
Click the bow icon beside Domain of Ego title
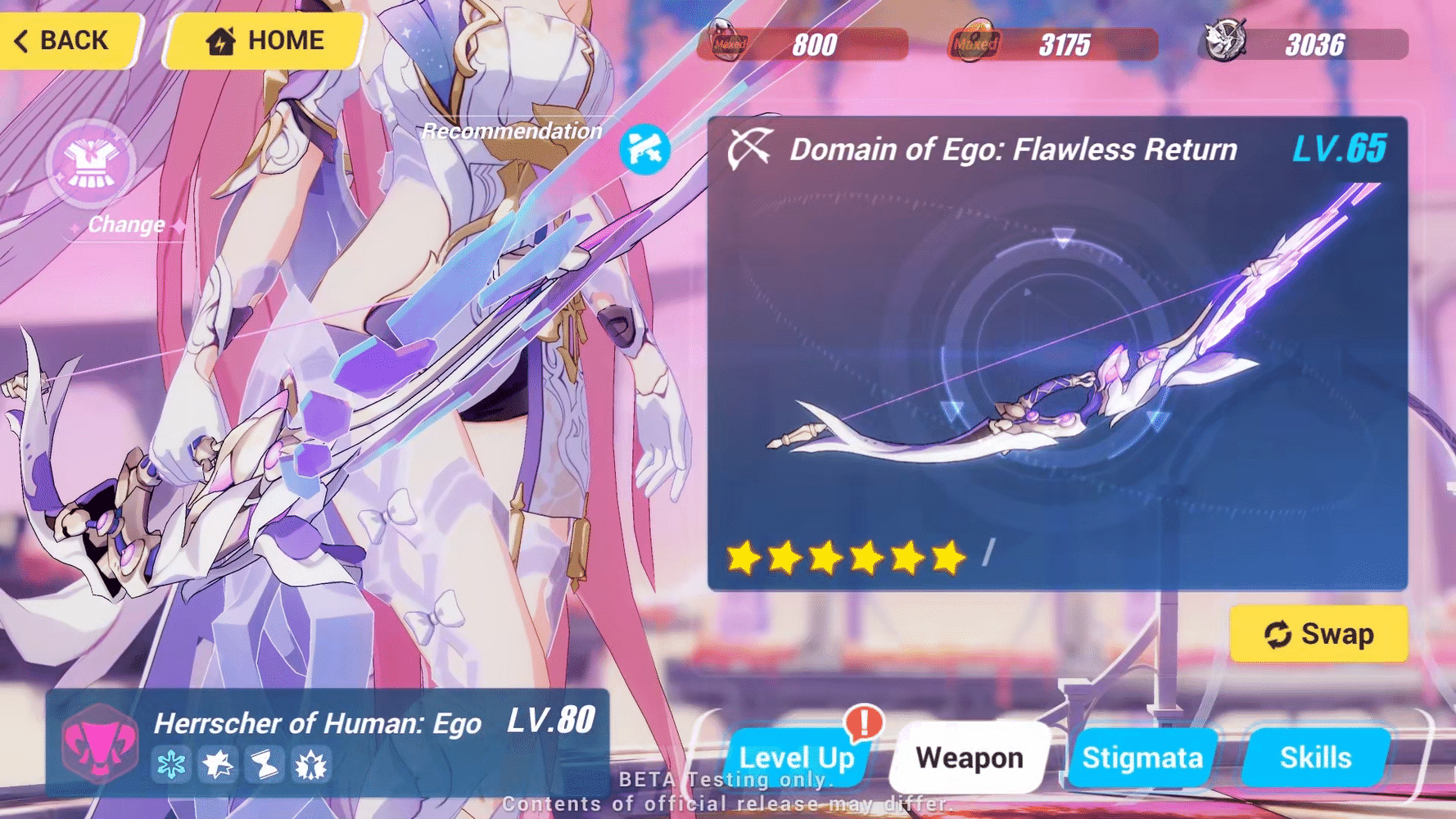[750, 148]
